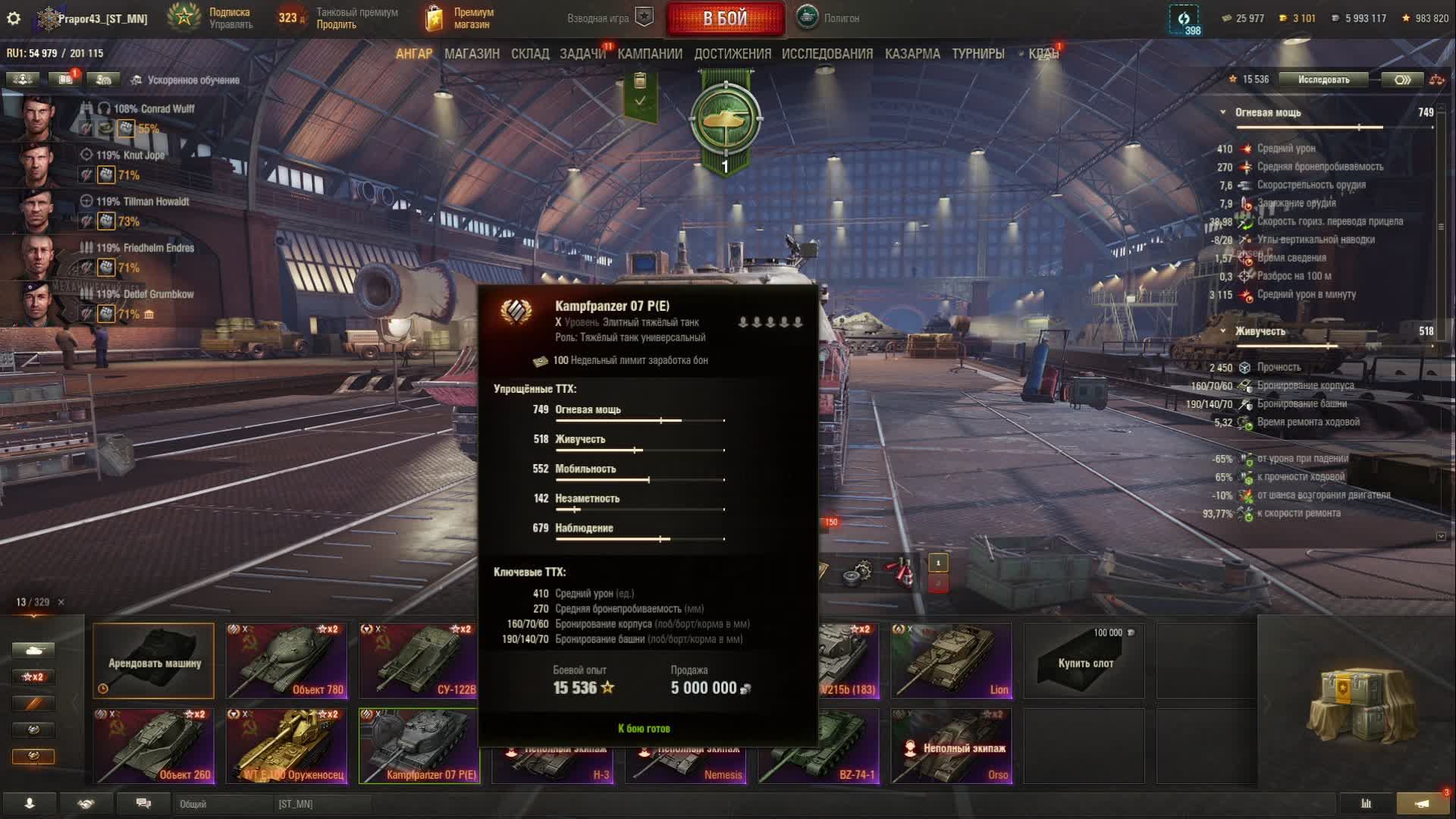
Task: Click the Исследовать button
Action: [1323, 80]
